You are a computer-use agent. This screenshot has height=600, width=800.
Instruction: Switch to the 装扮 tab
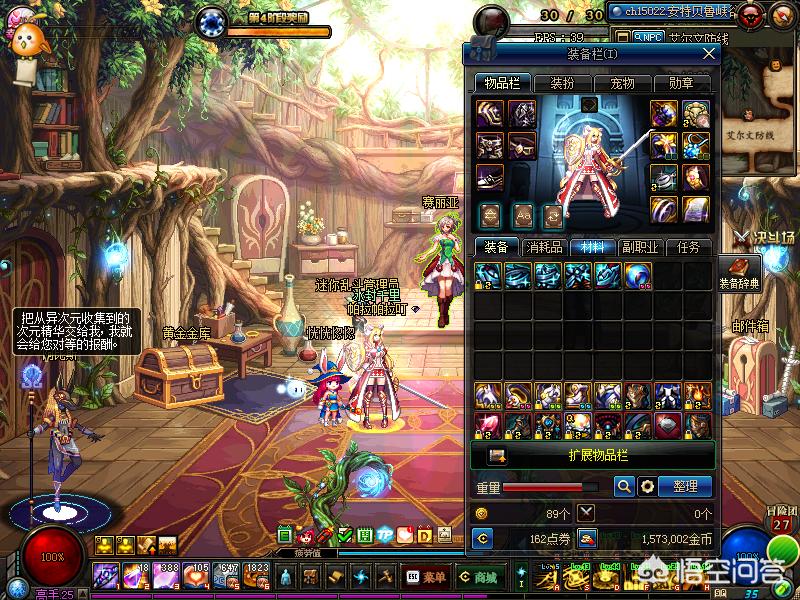tap(563, 83)
